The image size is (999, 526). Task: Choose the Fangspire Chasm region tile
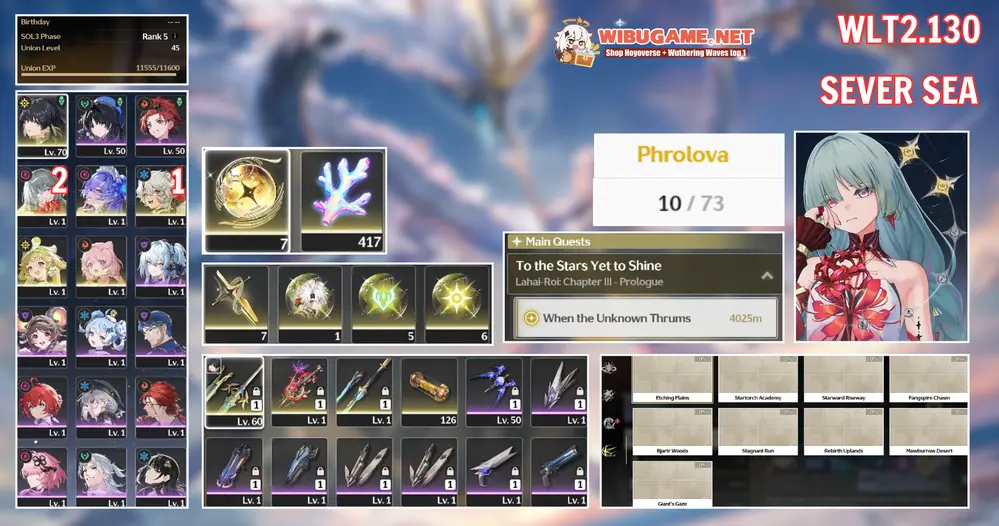pos(926,379)
